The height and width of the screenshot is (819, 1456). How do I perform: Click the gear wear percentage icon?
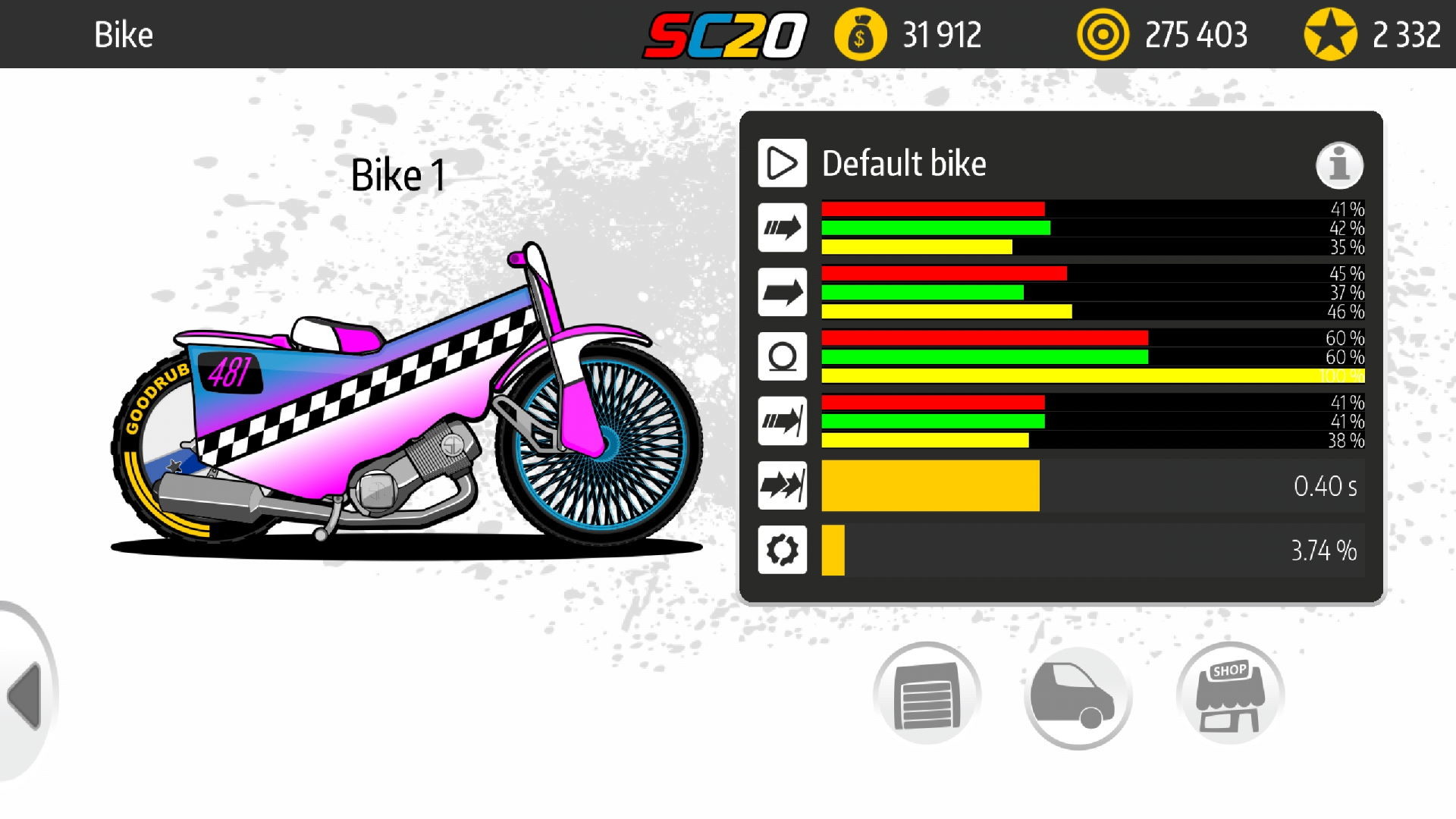pyautogui.click(x=782, y=550)
